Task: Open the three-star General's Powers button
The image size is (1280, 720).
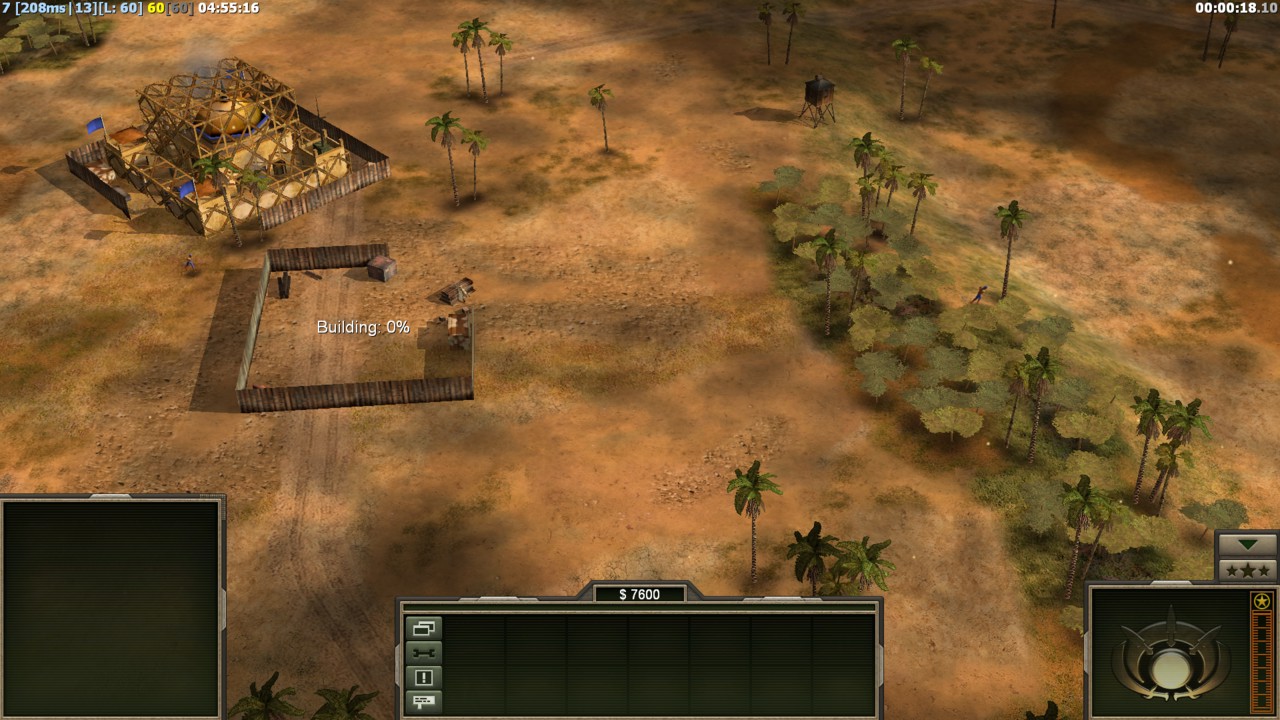Action: click(1246, 570)
